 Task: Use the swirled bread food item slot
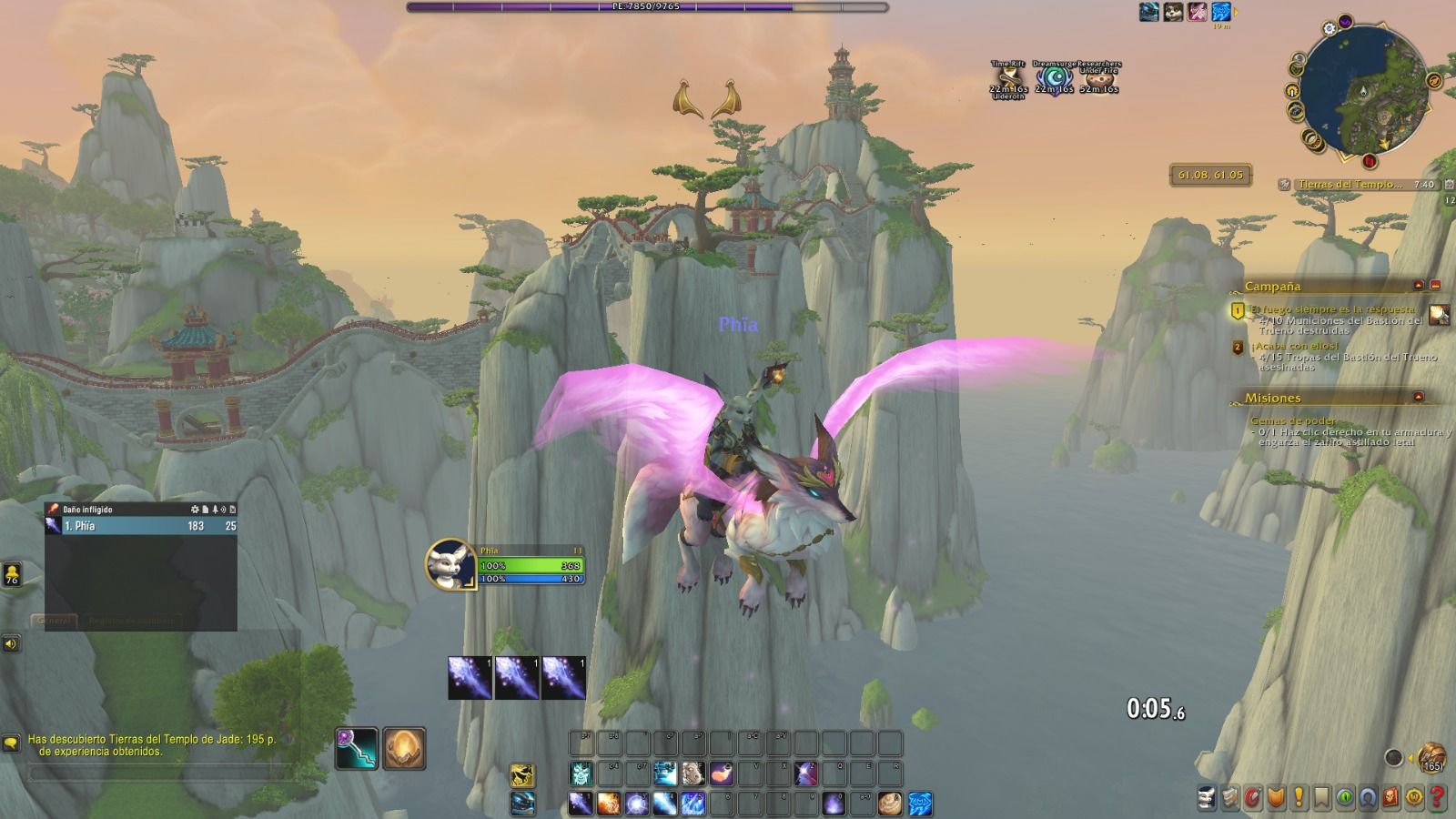(x=891, y=804)
